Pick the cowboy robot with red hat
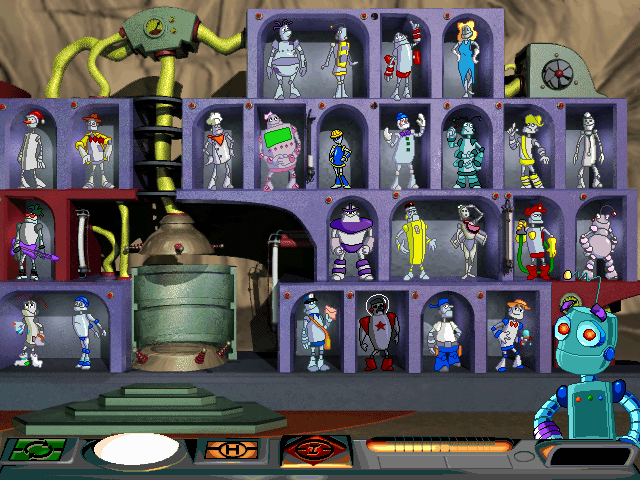This screenshot has width=640, height=480. point(95,150)
